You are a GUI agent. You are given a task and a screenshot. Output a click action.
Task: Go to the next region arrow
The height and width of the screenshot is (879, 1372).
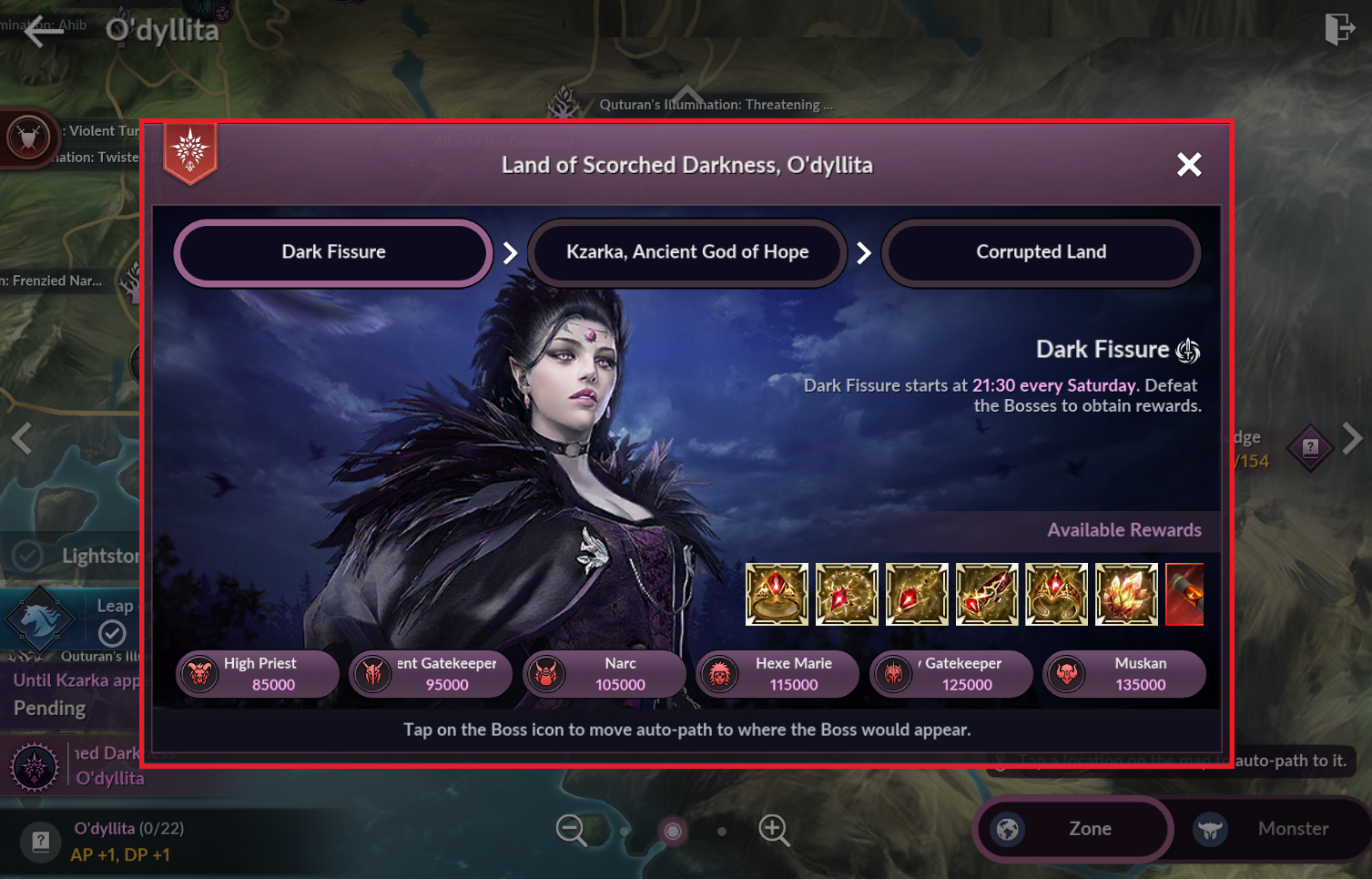(x=1353, y=438)
